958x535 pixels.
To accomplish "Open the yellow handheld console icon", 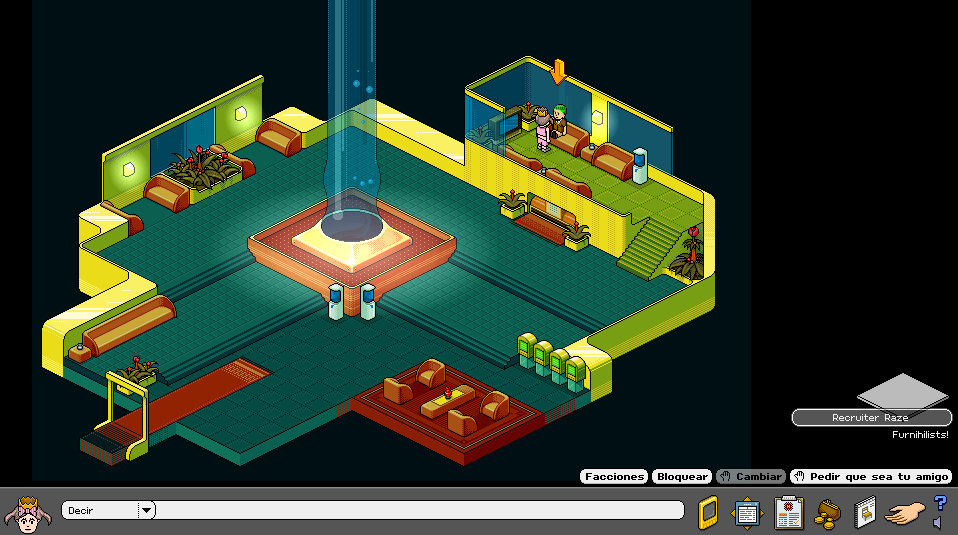I will click(708, 512).
